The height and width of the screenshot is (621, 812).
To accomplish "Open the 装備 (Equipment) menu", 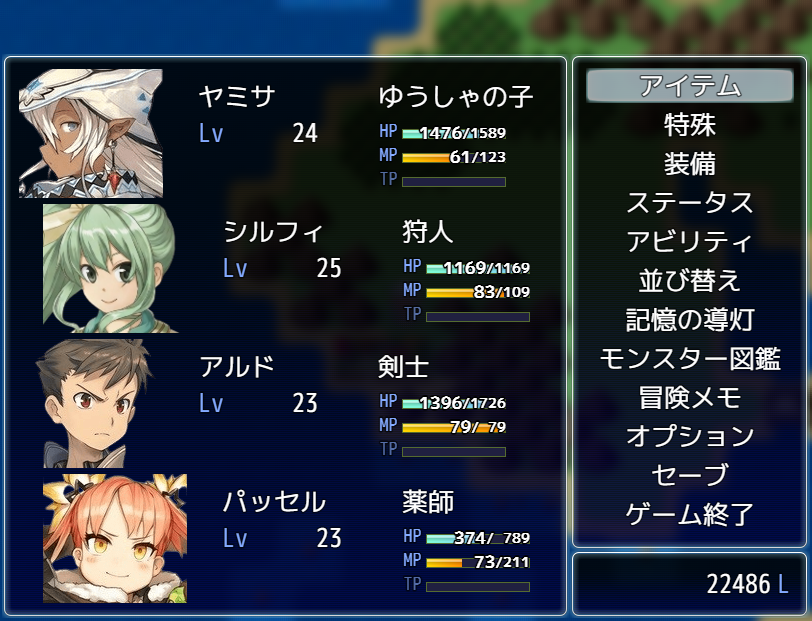I will [x=690, y=164].
